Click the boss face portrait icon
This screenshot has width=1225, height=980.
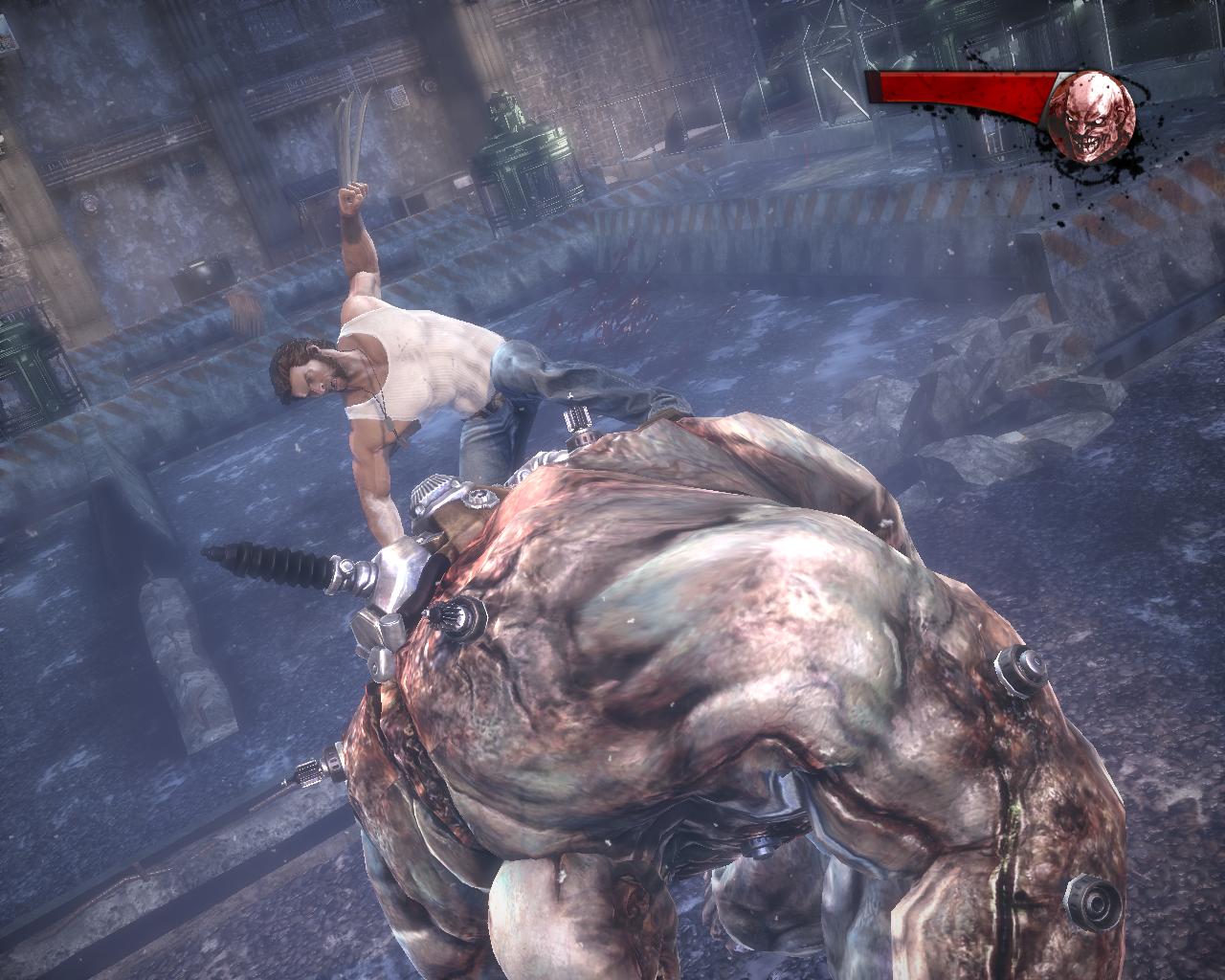tap(1092, 115)
